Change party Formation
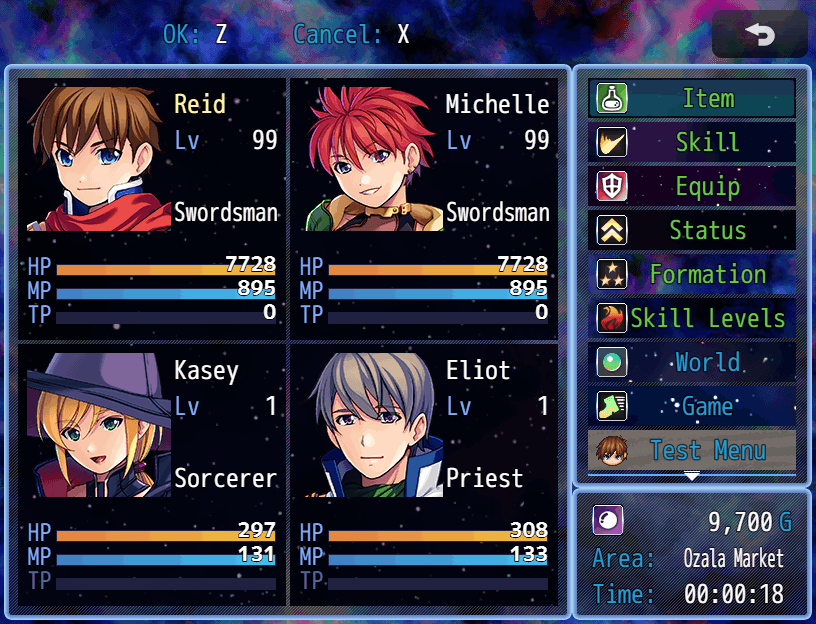Image resolution: width=816 pixels, height=624 pixels. pos(692,274)
